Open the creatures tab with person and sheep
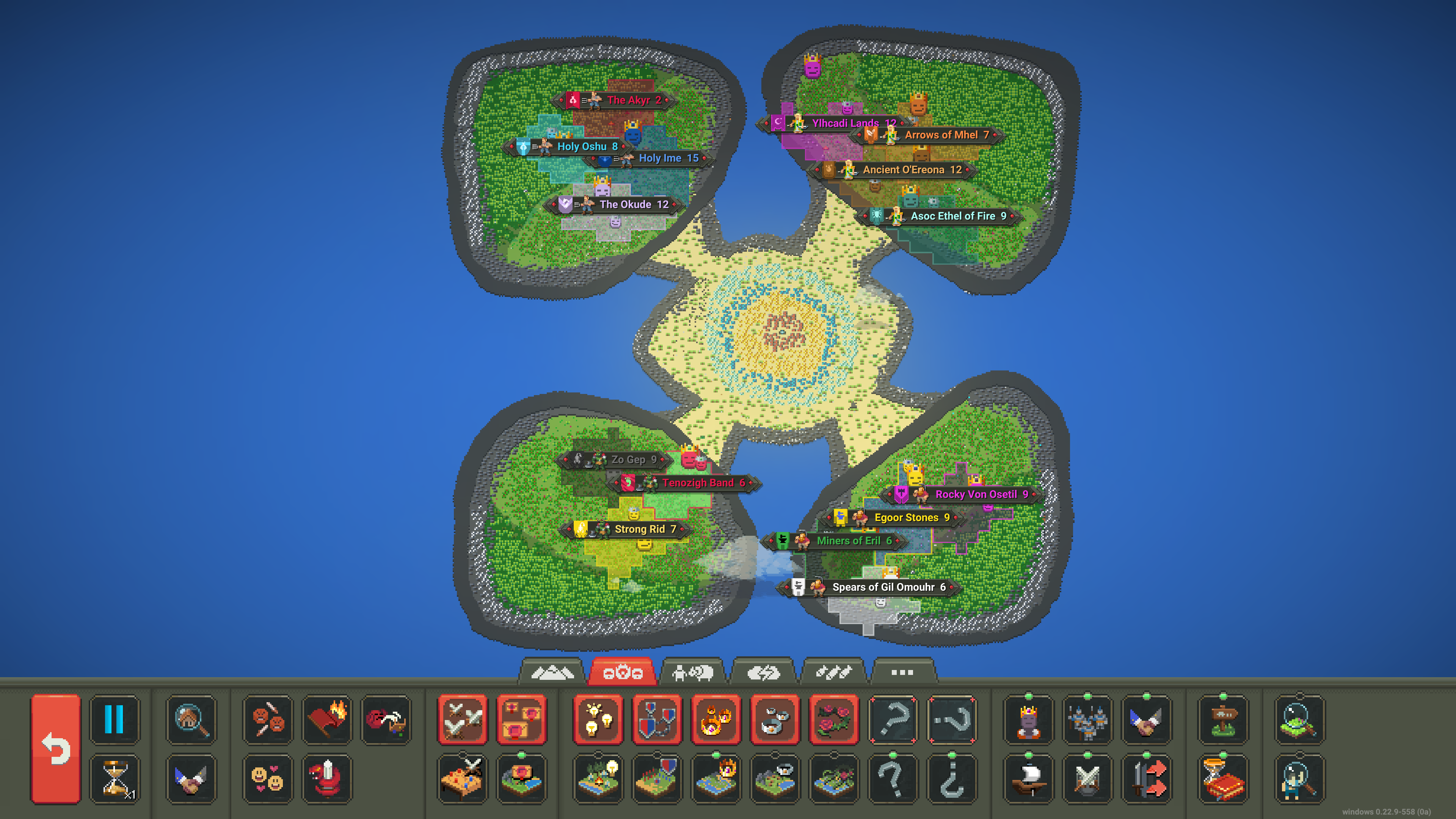This screenshot has height=819, width=1456. (x=693, y=672)
